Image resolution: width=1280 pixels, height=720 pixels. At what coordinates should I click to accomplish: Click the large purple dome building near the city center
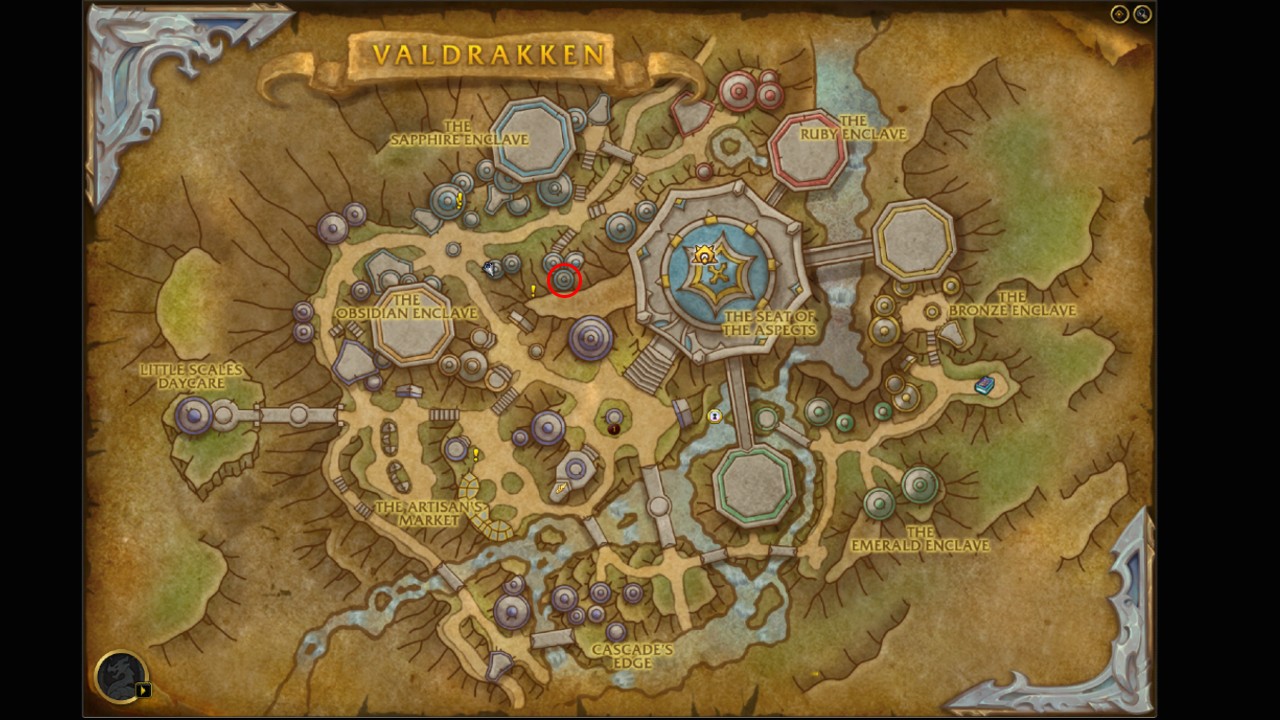588,338
